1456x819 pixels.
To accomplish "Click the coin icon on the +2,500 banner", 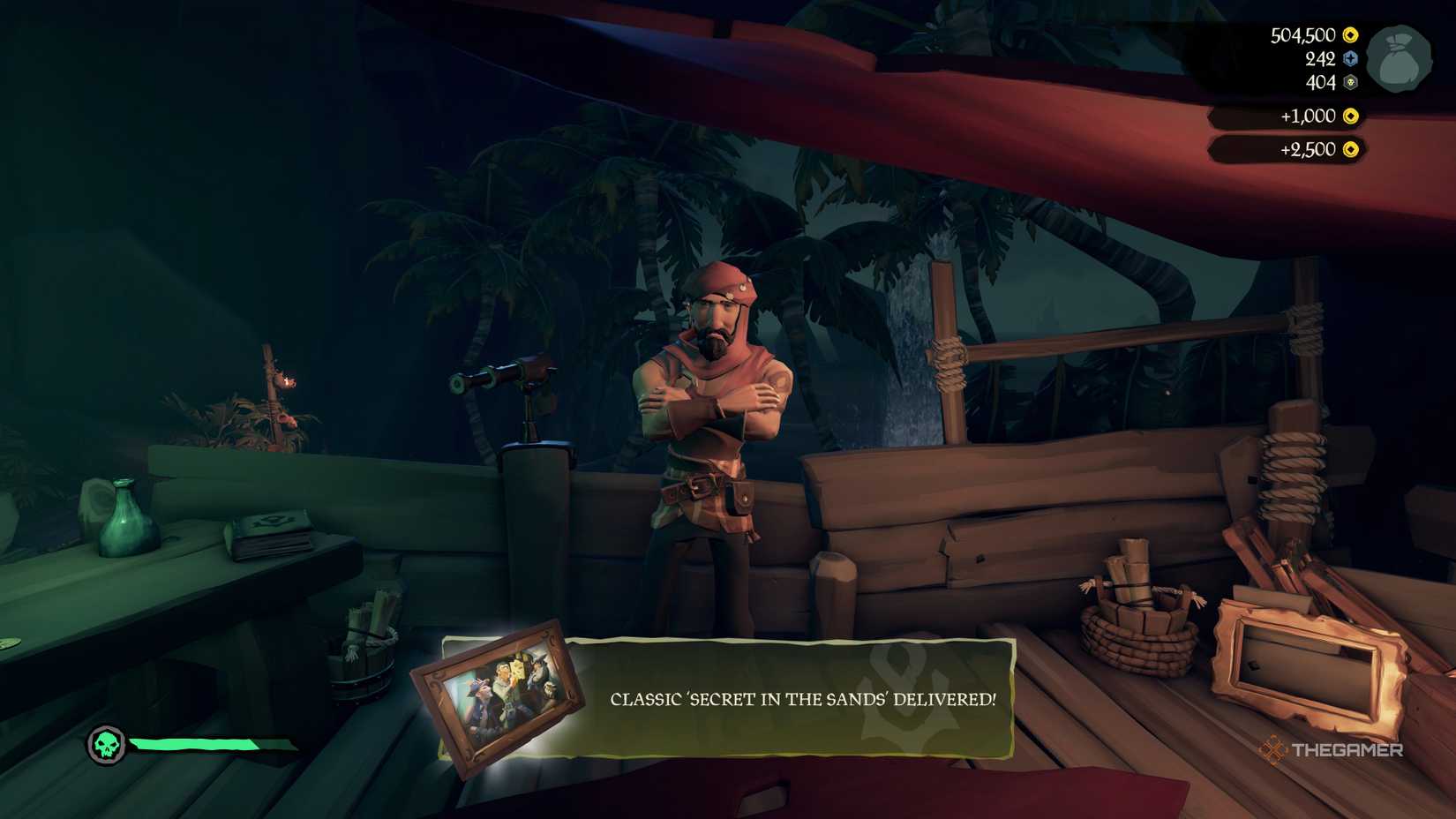I will (1351, 150).
